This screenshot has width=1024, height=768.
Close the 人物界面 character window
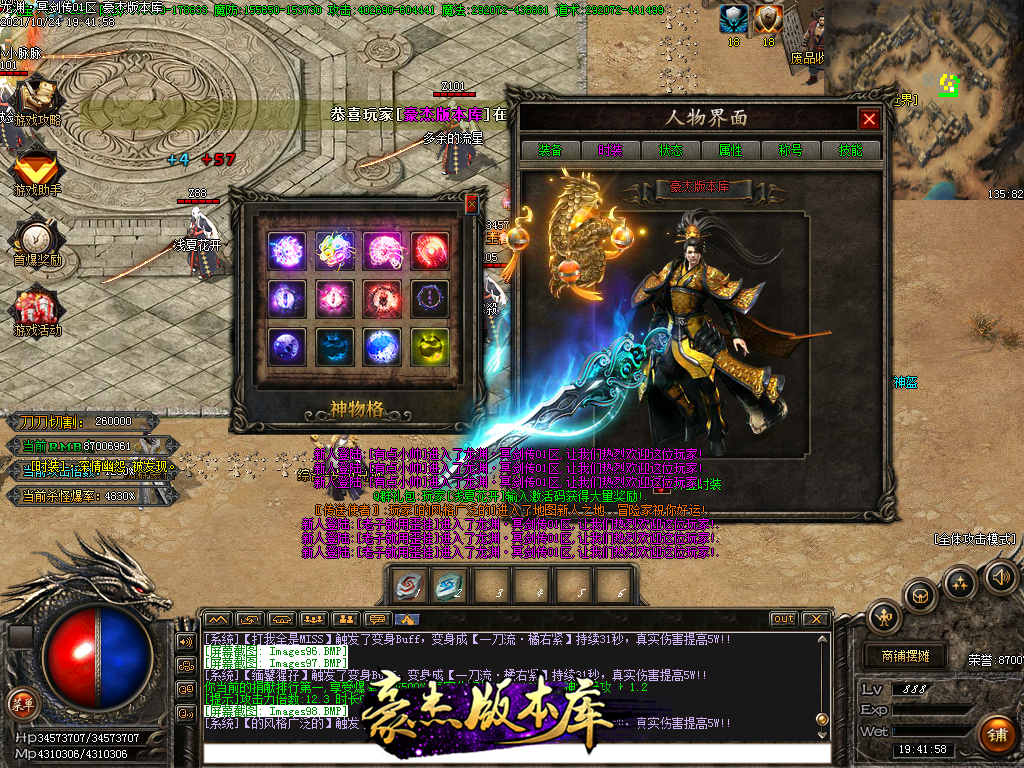point(869,119)
